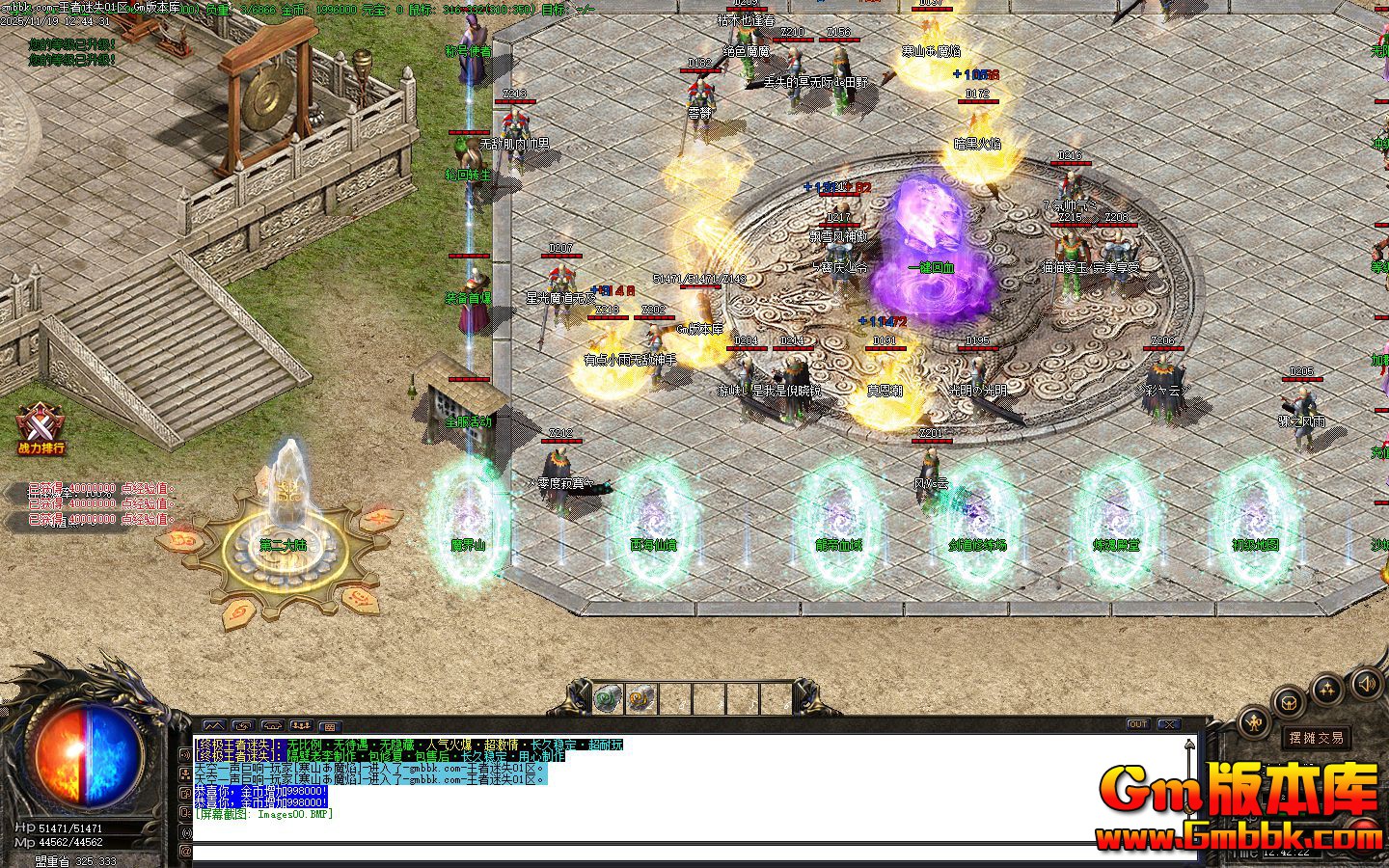1389x868 pixels.
Task: Click the 摆摊交易 stall trading button
Action: (1317, 737)
